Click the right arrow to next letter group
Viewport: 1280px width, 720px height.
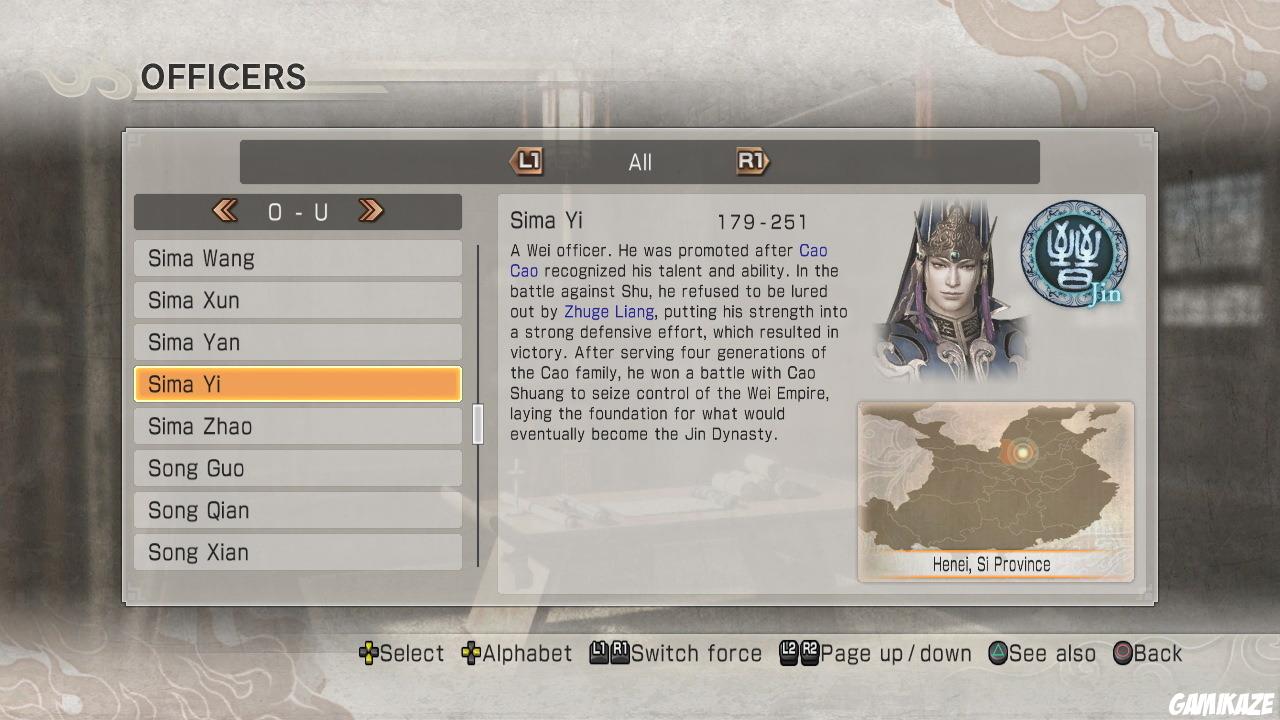point(371,211)
